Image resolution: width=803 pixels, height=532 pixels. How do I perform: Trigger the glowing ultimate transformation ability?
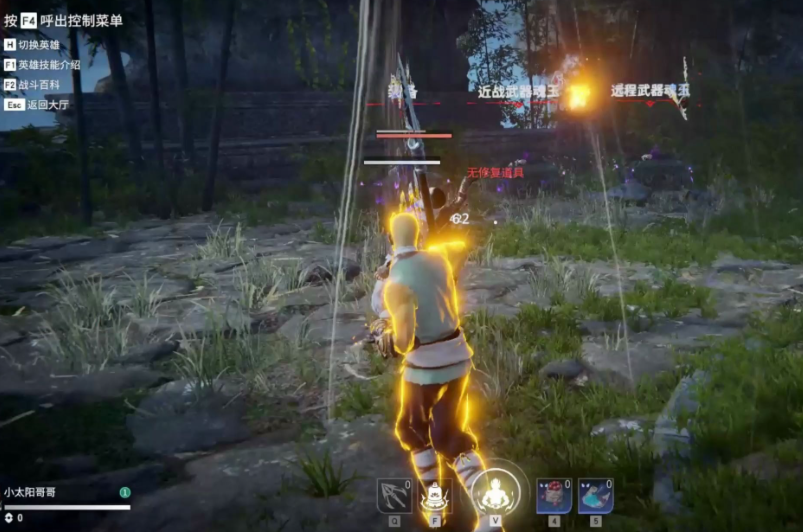coord(495,493)
